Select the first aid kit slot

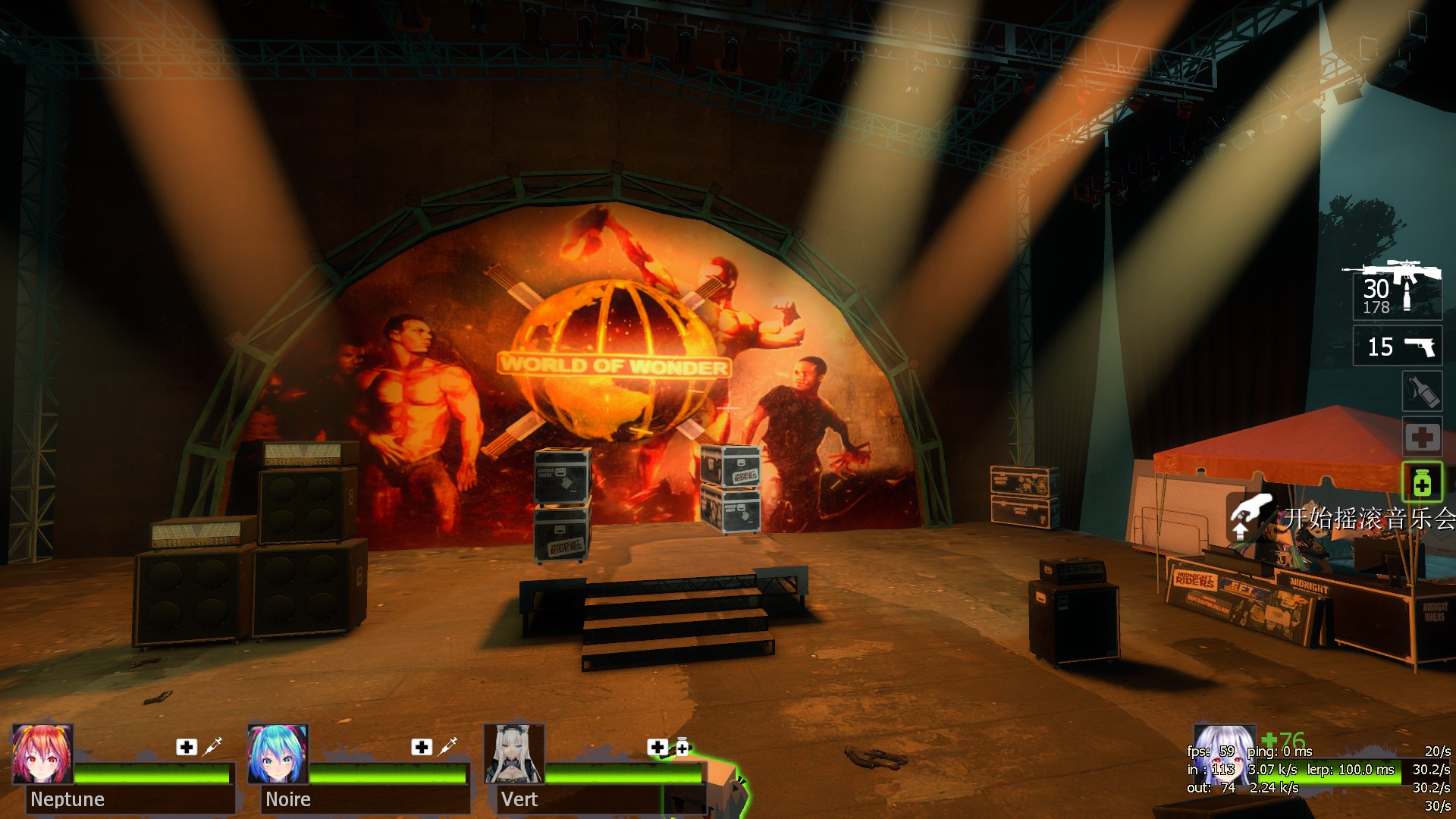click(1422, 437)
